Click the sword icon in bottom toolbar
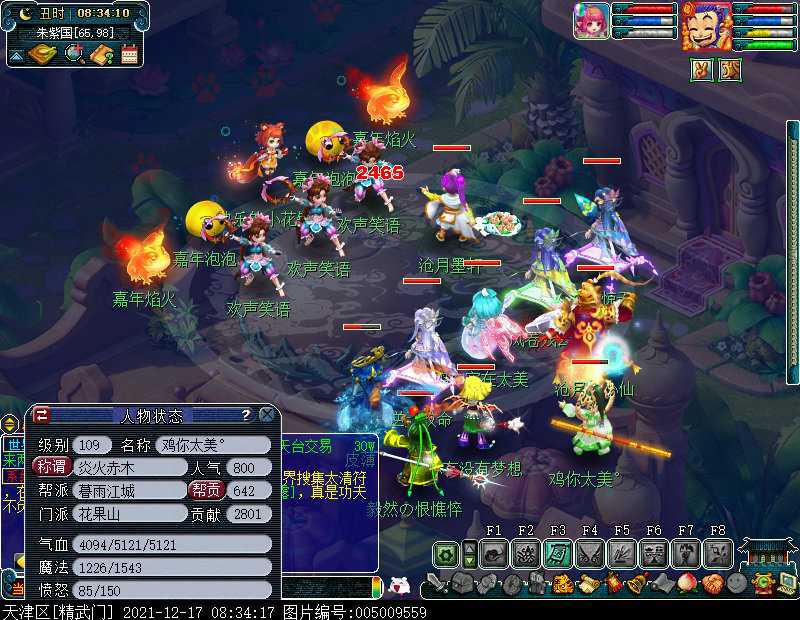 [436, 583]
